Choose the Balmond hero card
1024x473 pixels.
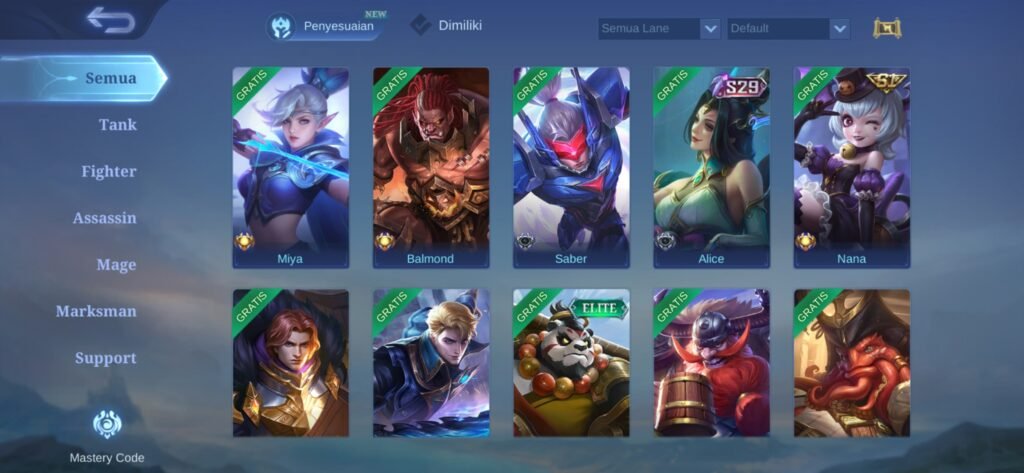[431, 167]
